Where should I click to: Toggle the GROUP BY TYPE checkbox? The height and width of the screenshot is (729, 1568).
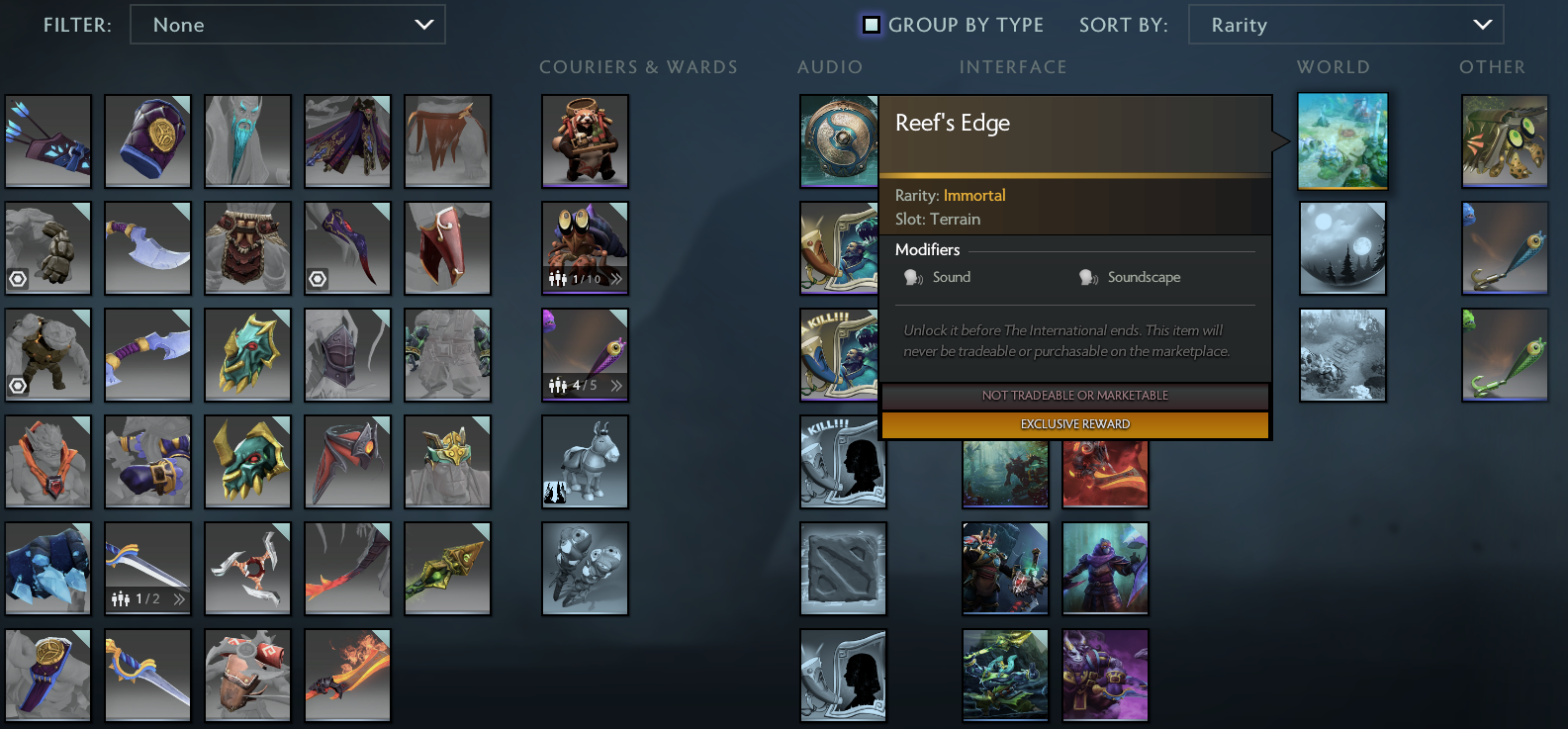pos(872,25)
